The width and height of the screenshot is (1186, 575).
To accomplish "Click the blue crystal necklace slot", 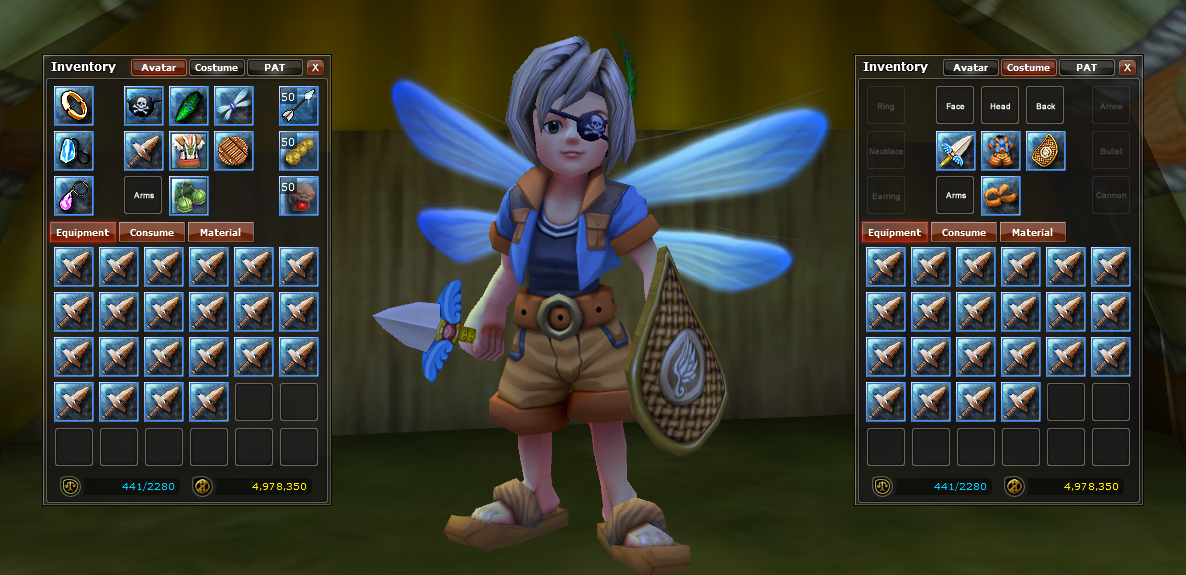I will click(x=74, y=150).
